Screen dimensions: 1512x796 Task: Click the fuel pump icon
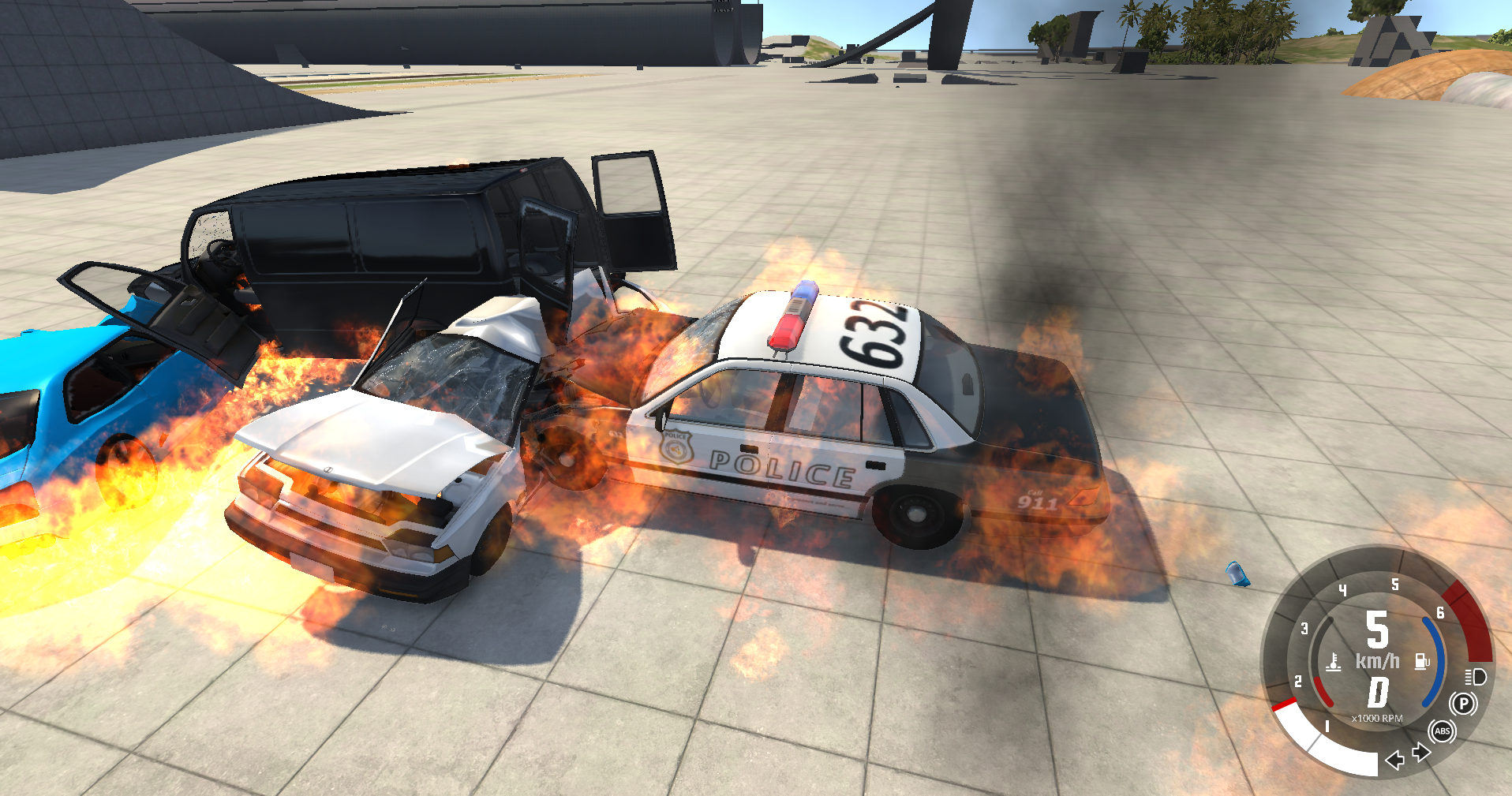(x=1422, y=661)
